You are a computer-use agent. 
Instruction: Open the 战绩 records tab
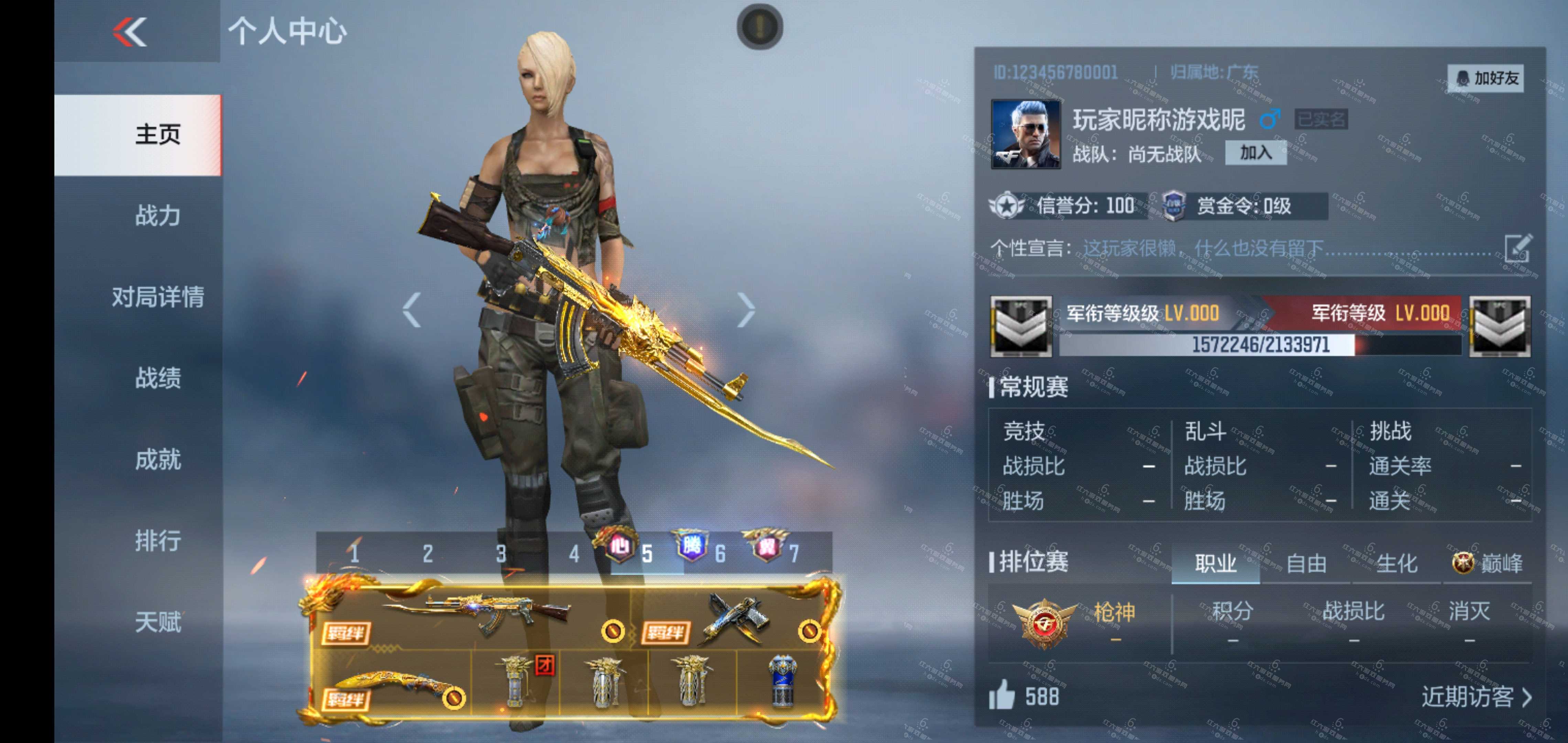157,378
